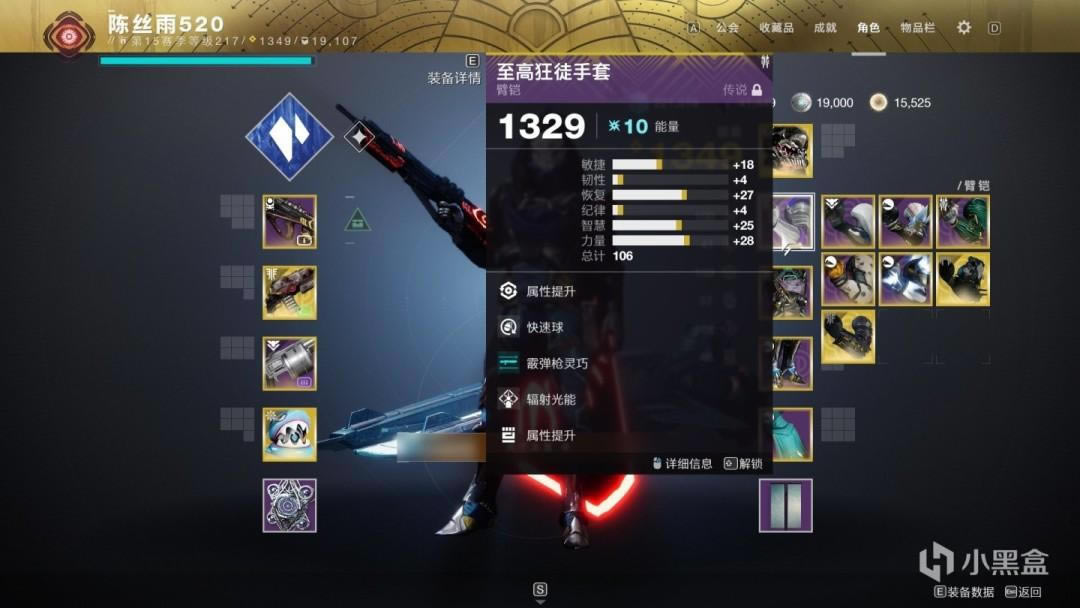Switch to the 收藏品 collections tab
This screenshot has width=1080, height=608.
[x=776, y=28]
